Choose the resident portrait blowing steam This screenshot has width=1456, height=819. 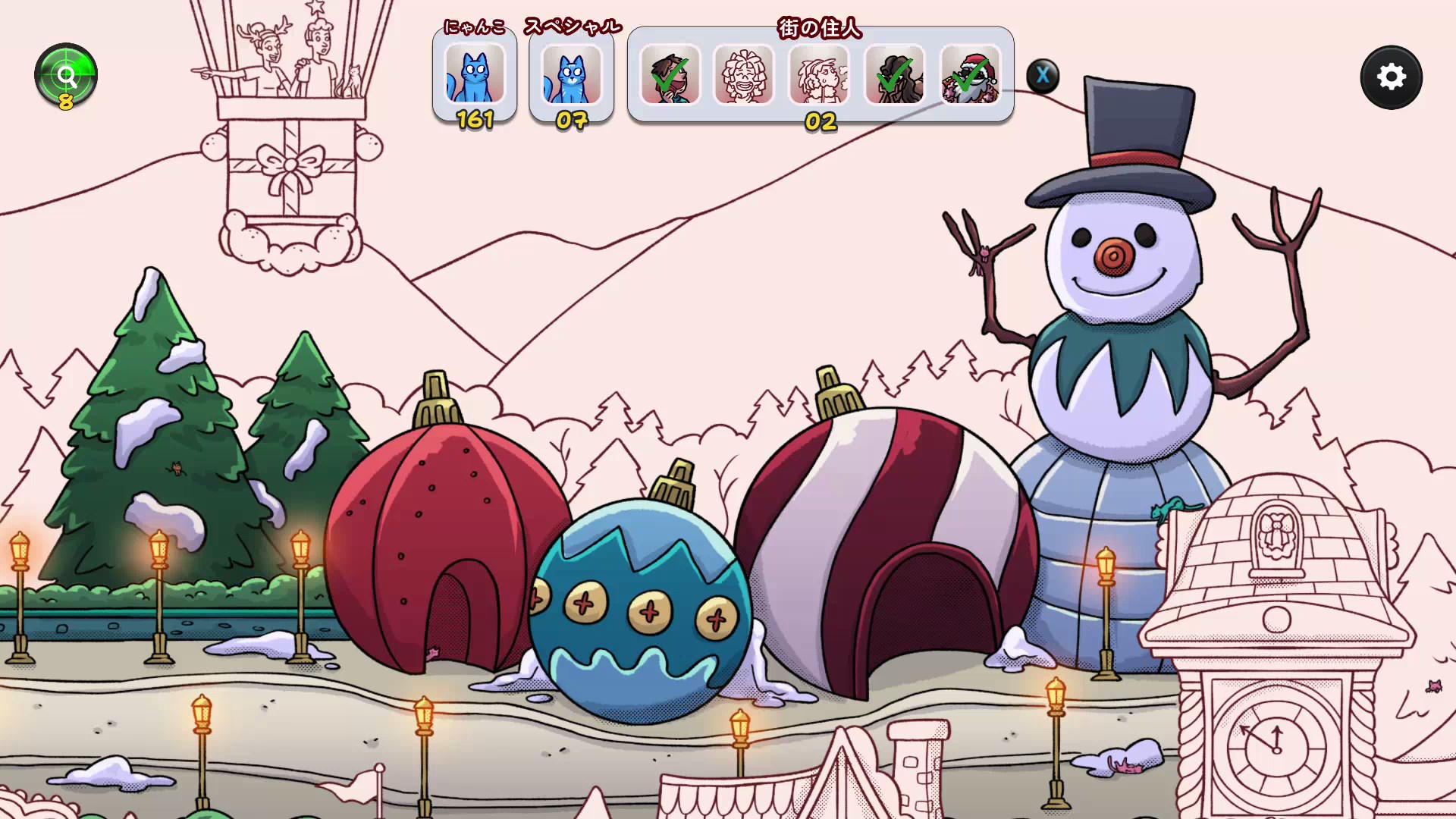coord(819,75)
